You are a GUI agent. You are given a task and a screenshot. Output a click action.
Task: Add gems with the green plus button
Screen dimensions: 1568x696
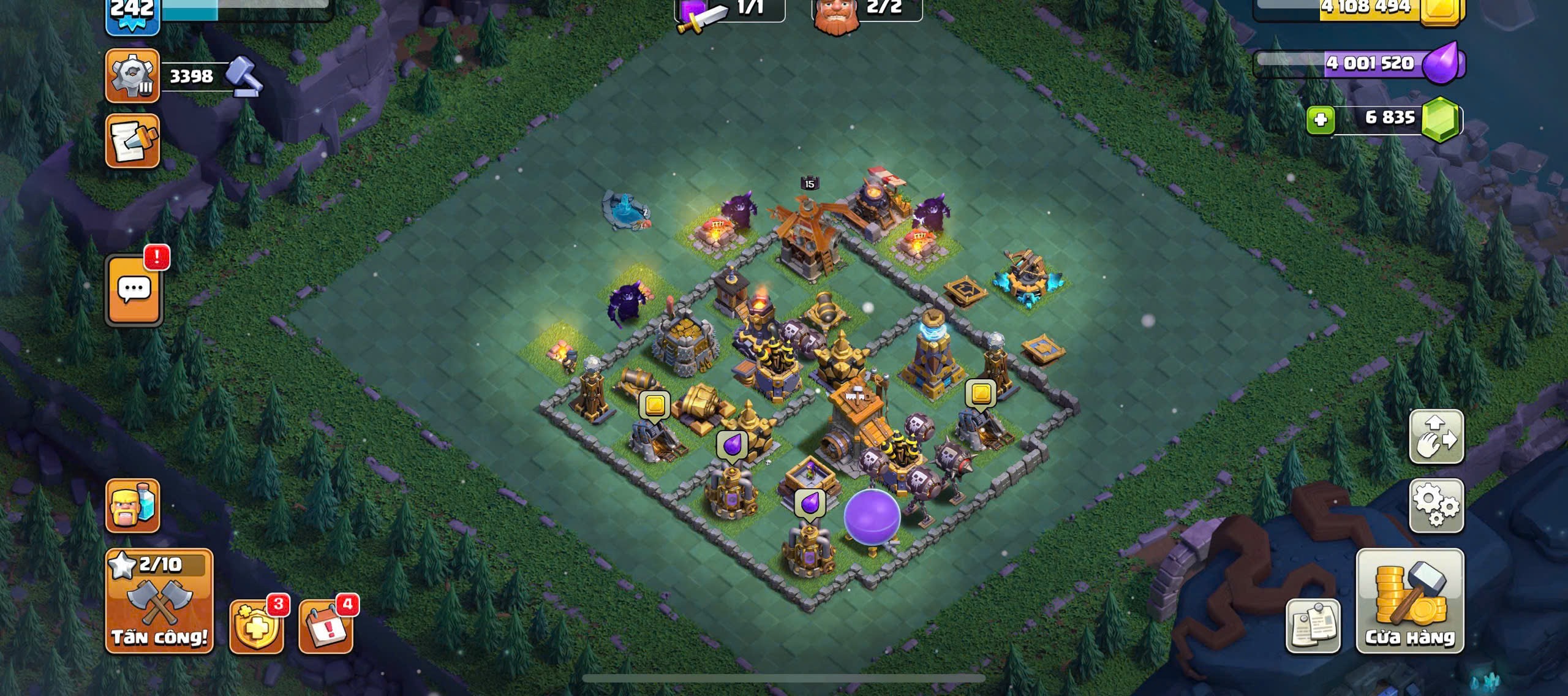pyautogui.click(x=1321, y=119)
